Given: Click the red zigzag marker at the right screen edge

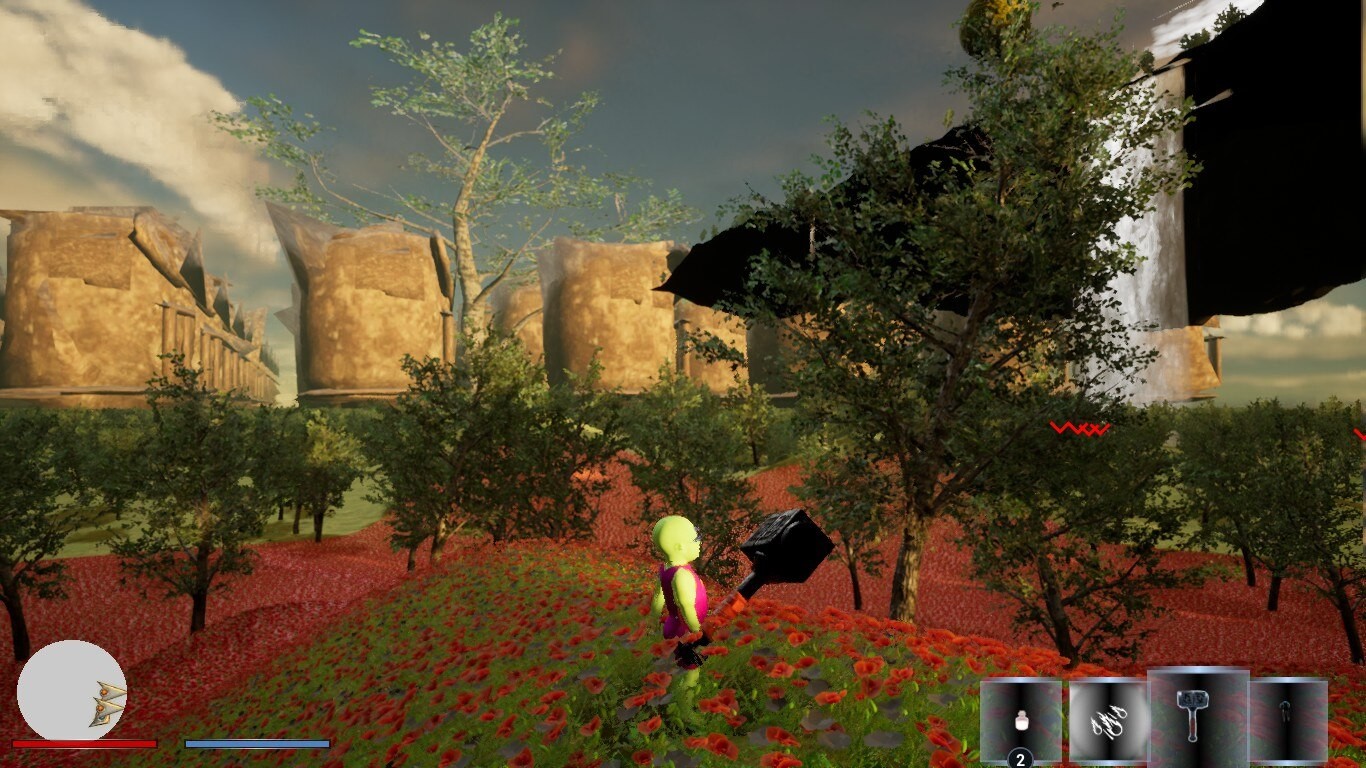Looking at the screenshot, I should click(1360, 435).
